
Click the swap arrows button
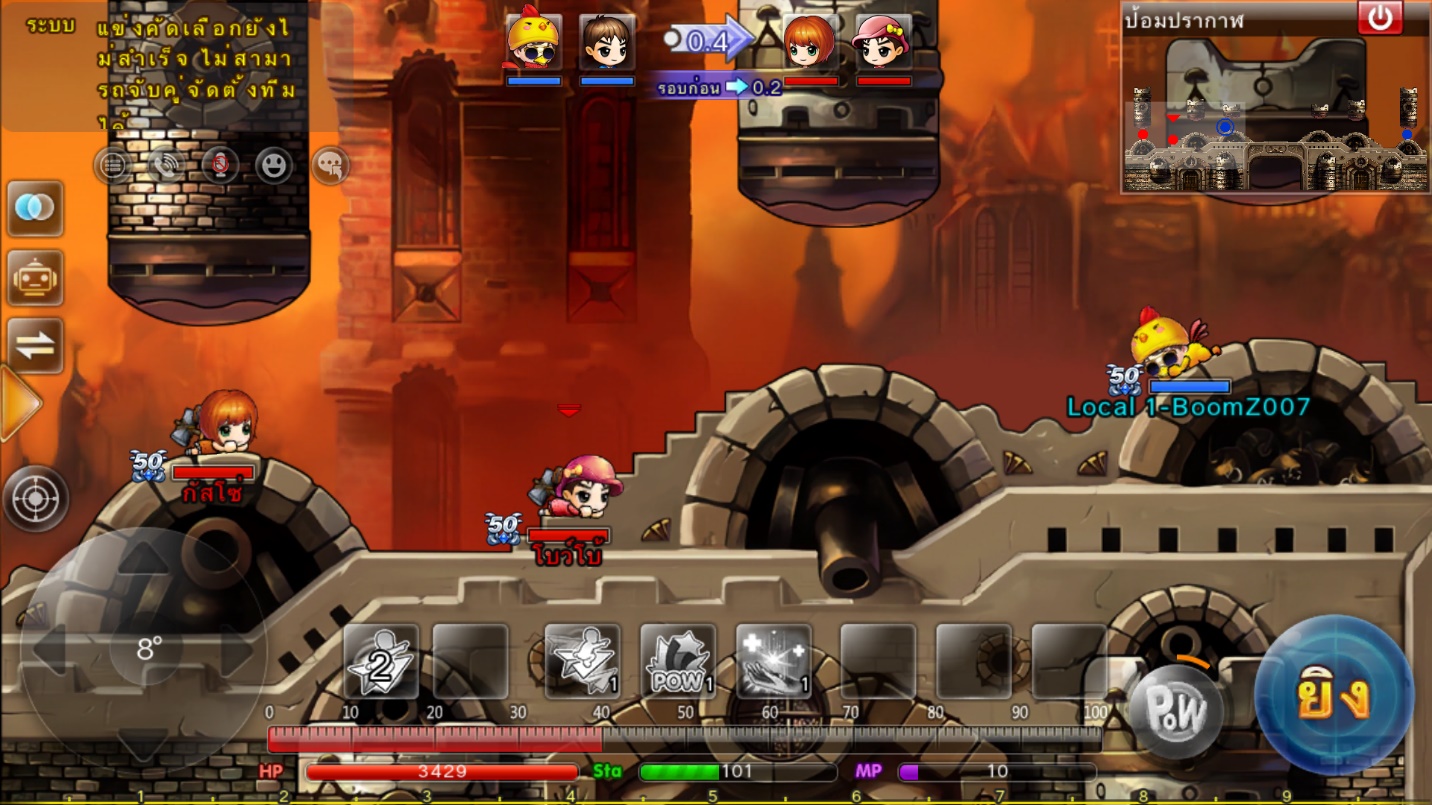tap(36, 346)
